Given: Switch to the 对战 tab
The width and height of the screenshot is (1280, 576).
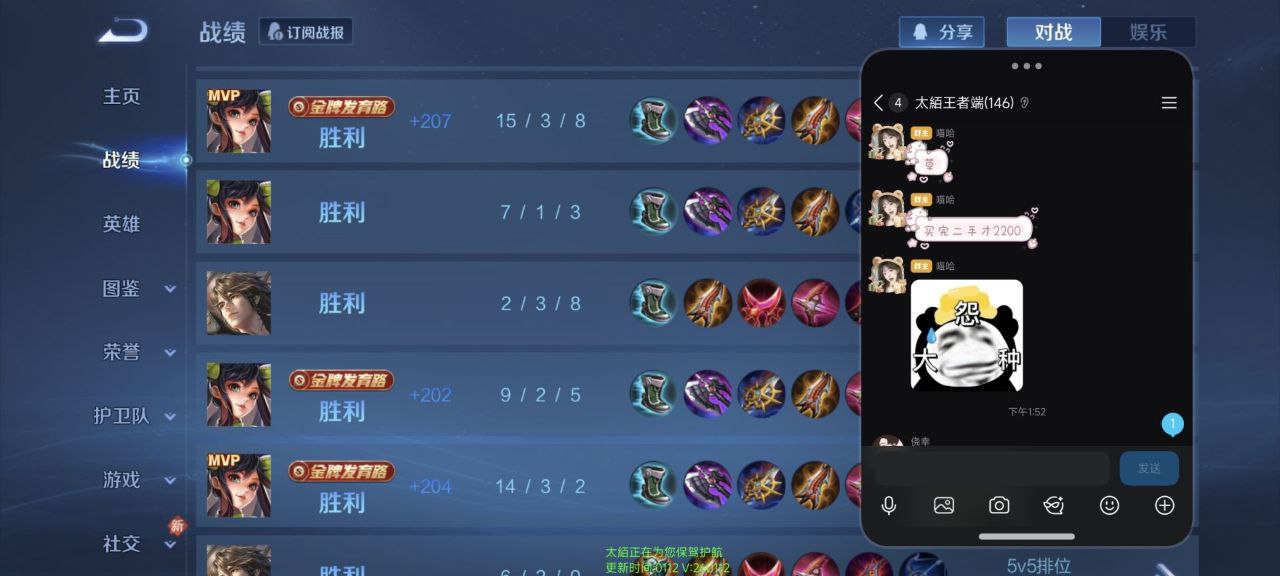Looking at the screenshot, I should click(1053, 32).
